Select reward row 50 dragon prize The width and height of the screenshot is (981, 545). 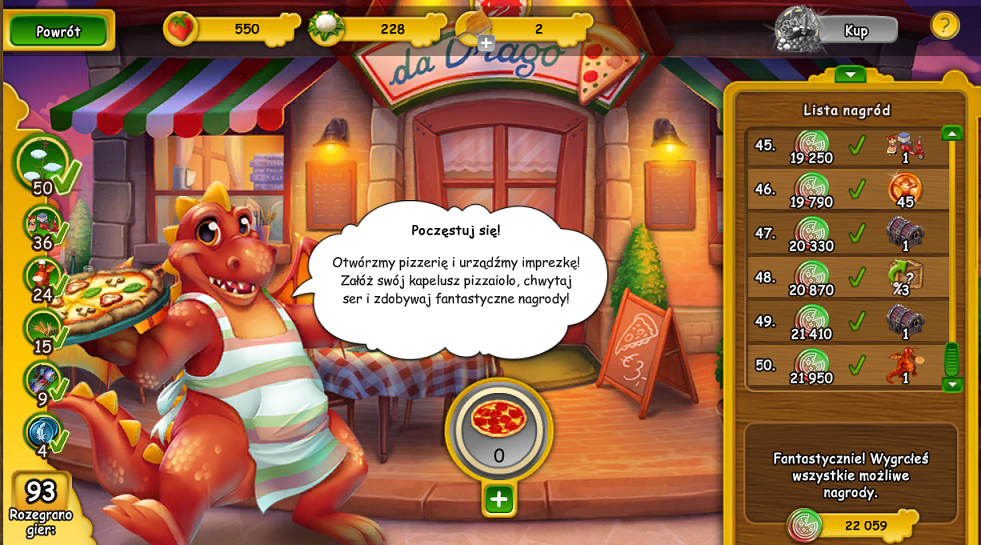847,365
